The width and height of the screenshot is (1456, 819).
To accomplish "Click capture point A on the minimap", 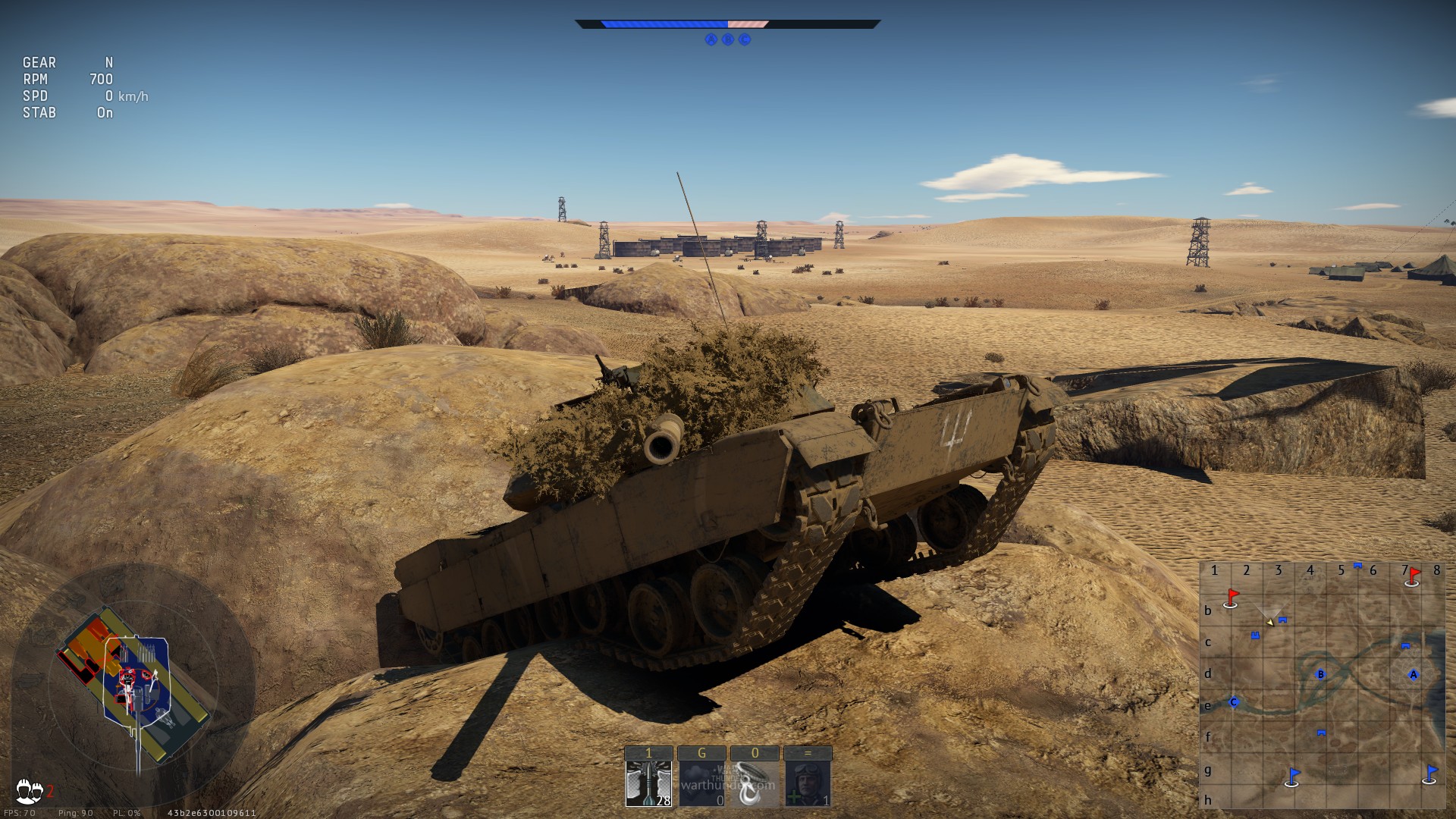I will (x=1413, y=674).
